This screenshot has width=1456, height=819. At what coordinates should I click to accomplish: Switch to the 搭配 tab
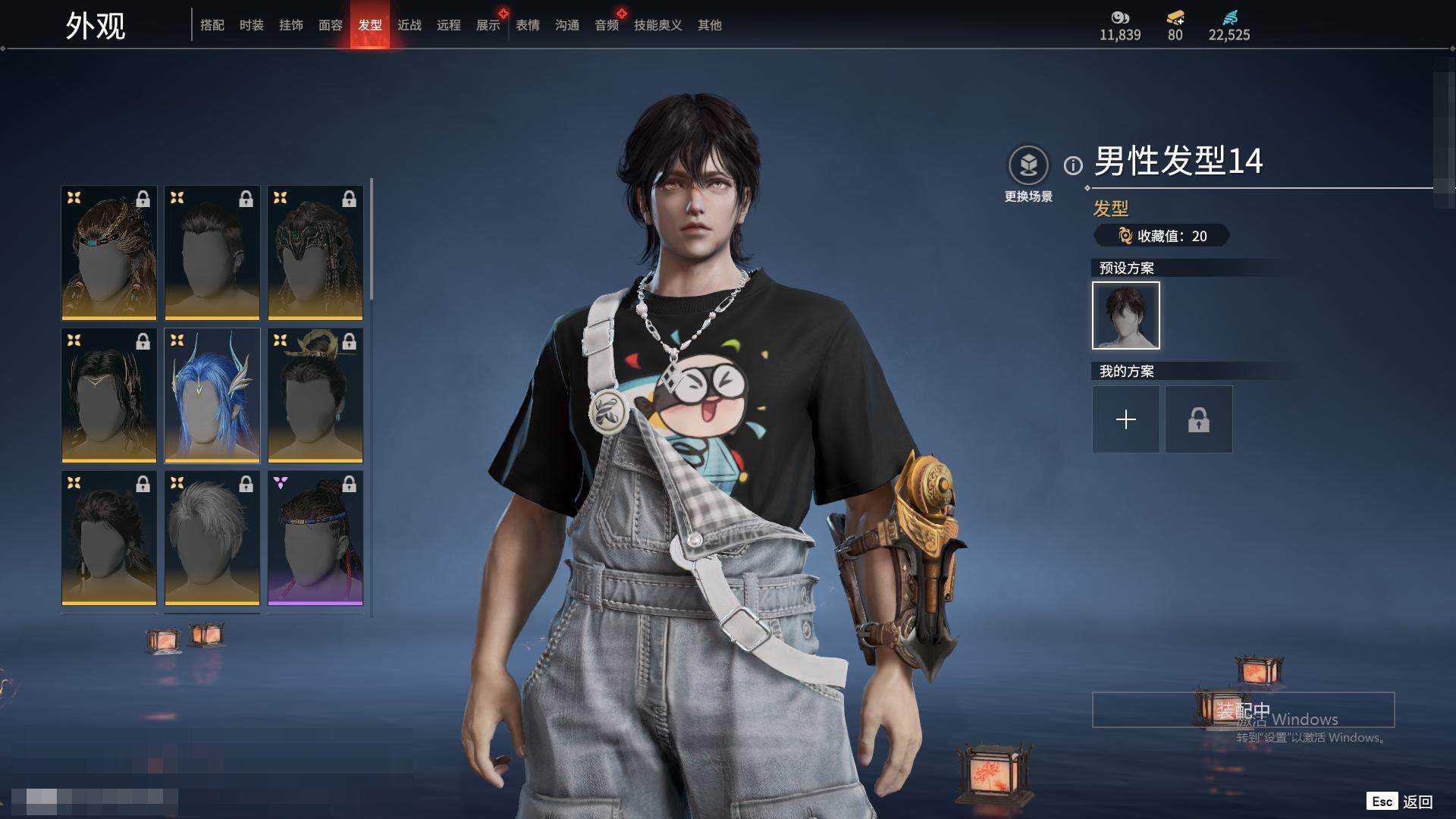(x=212, y=25)
